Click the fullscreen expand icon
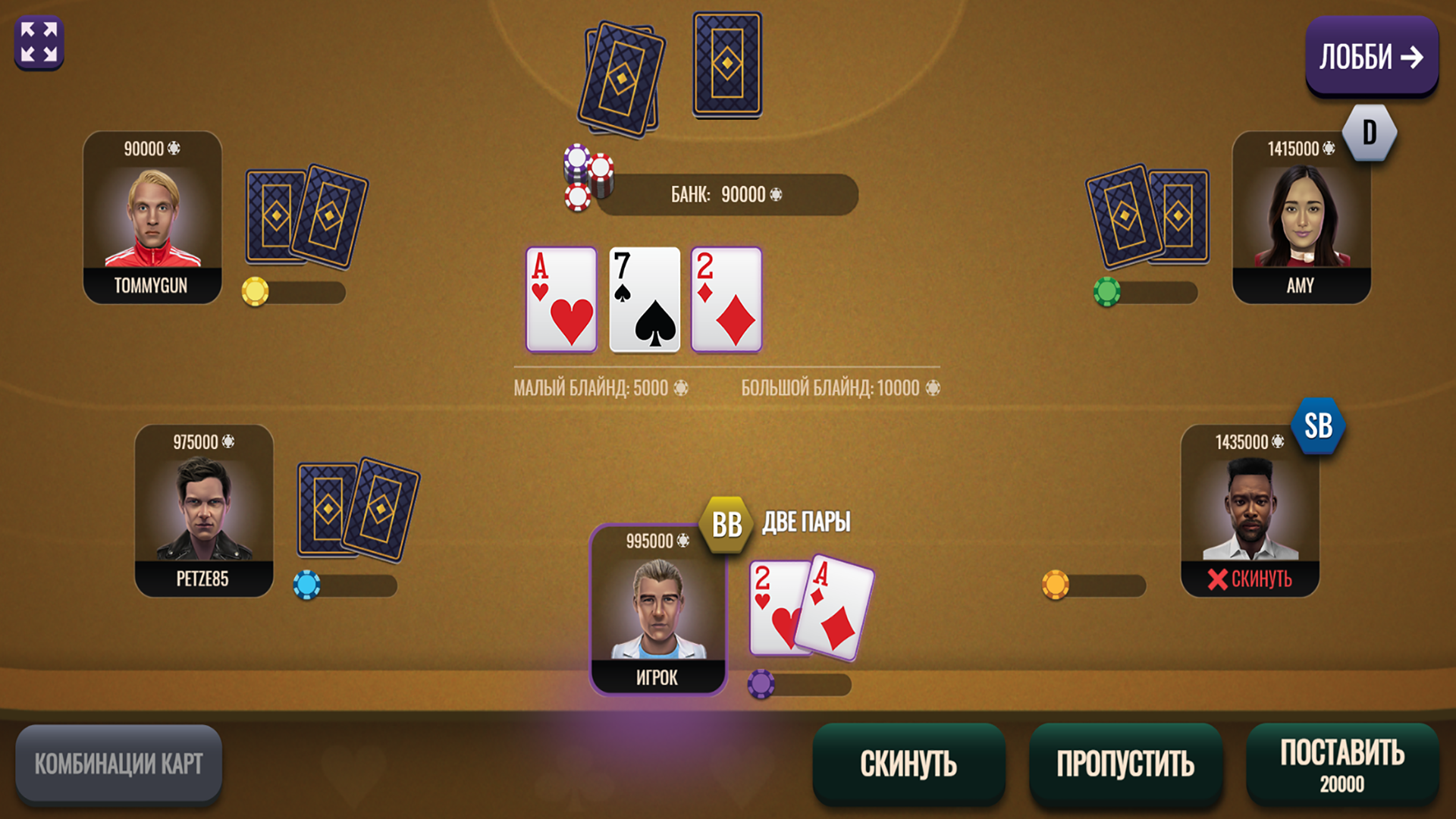1456x819 pixels. [39, 42]
